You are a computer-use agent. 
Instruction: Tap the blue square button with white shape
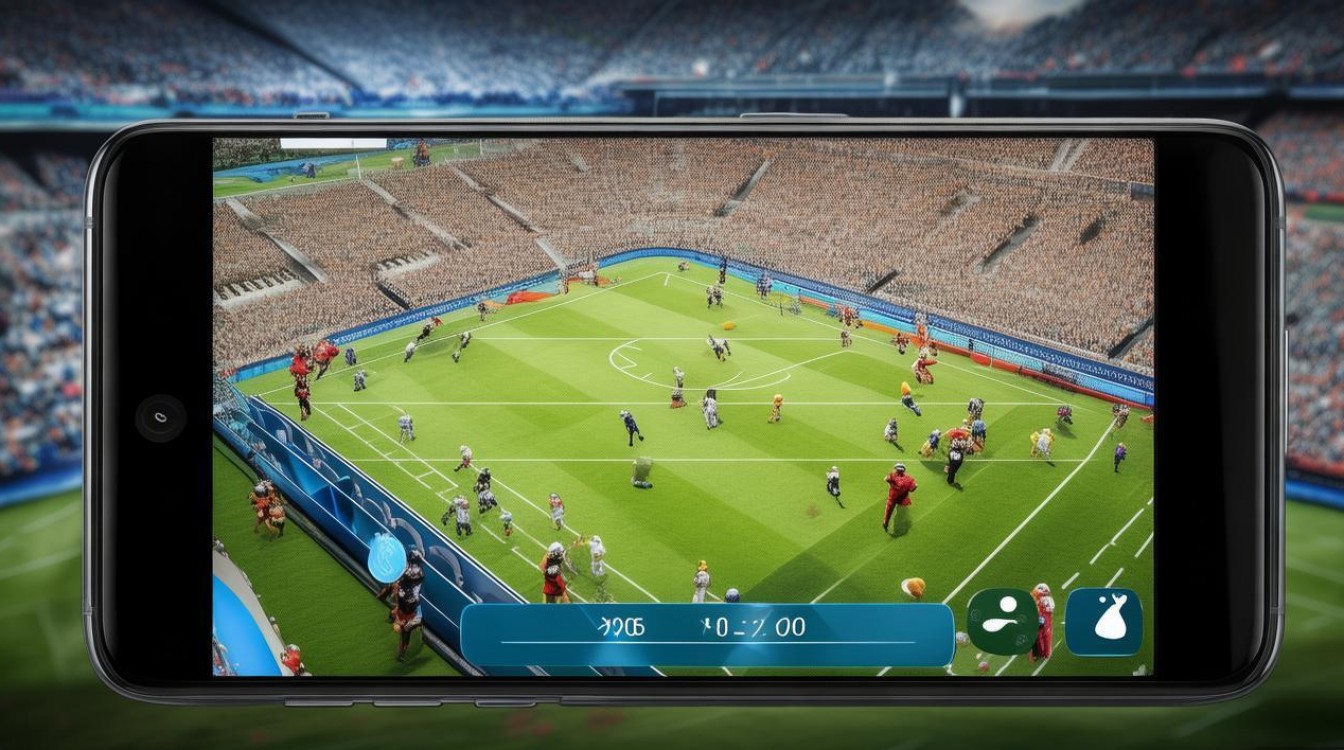coord(1103,622)
